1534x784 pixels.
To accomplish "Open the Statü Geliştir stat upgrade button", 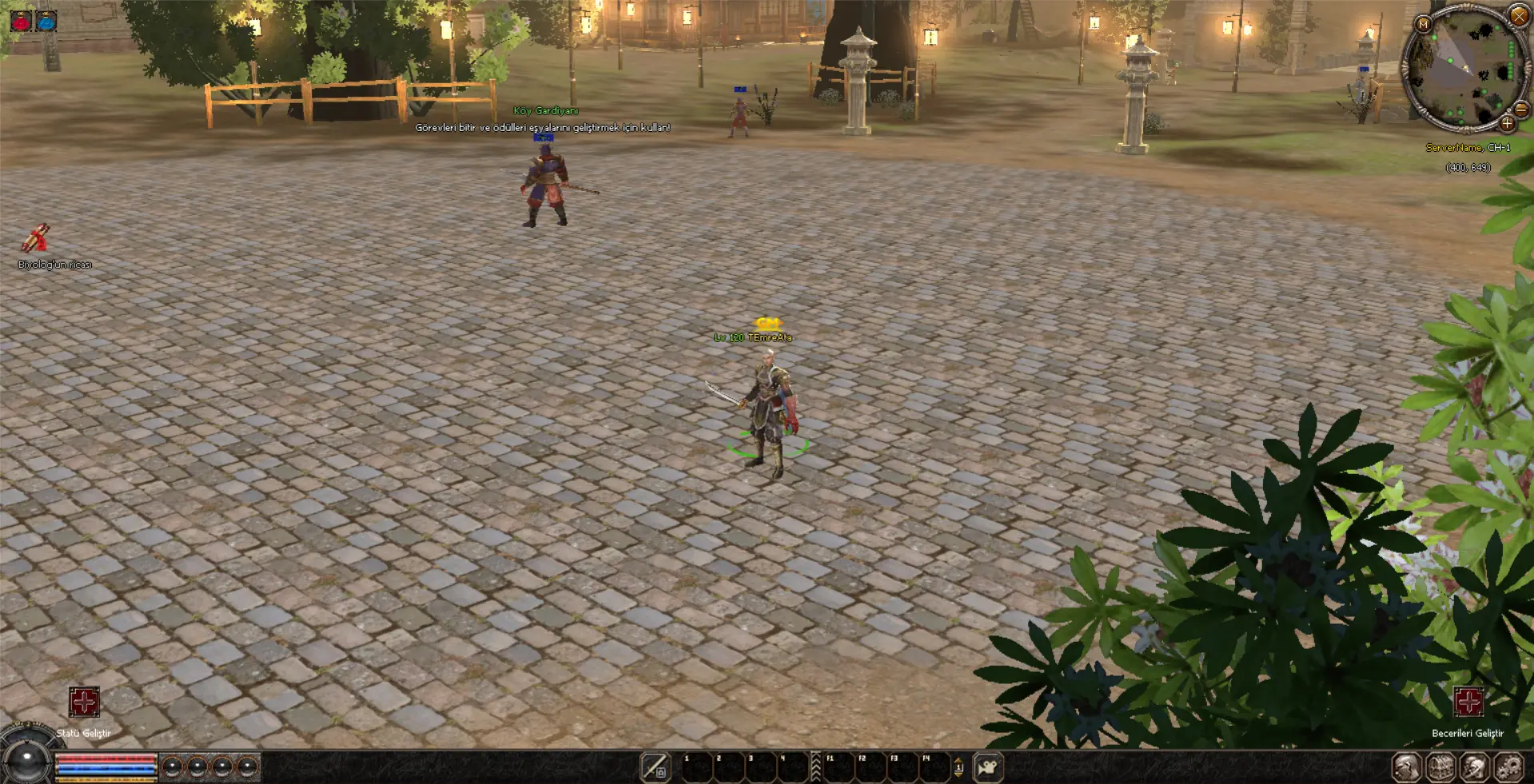I will [84, 702].
